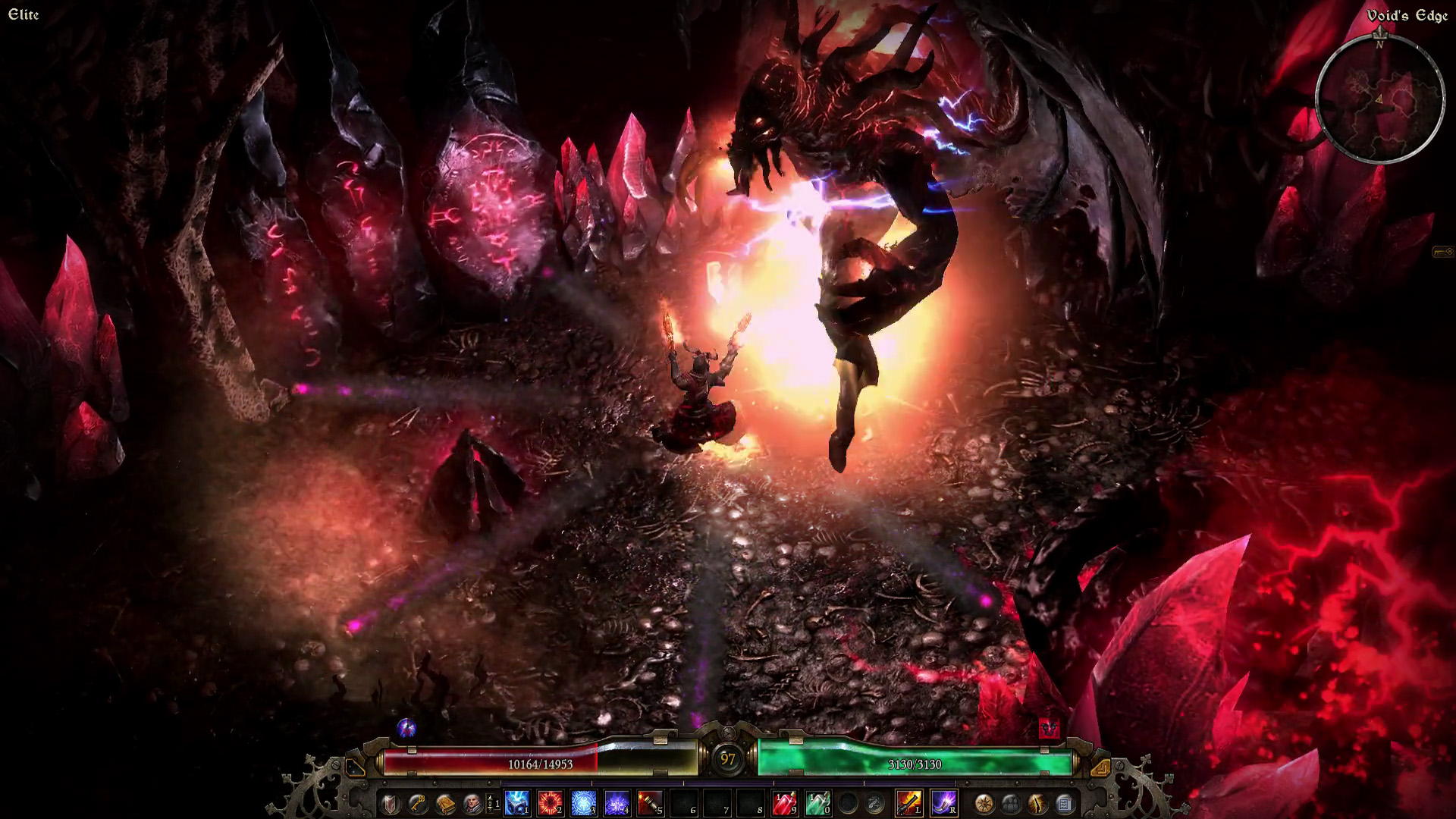Select the purple right-click skill

tap(943, 803)
